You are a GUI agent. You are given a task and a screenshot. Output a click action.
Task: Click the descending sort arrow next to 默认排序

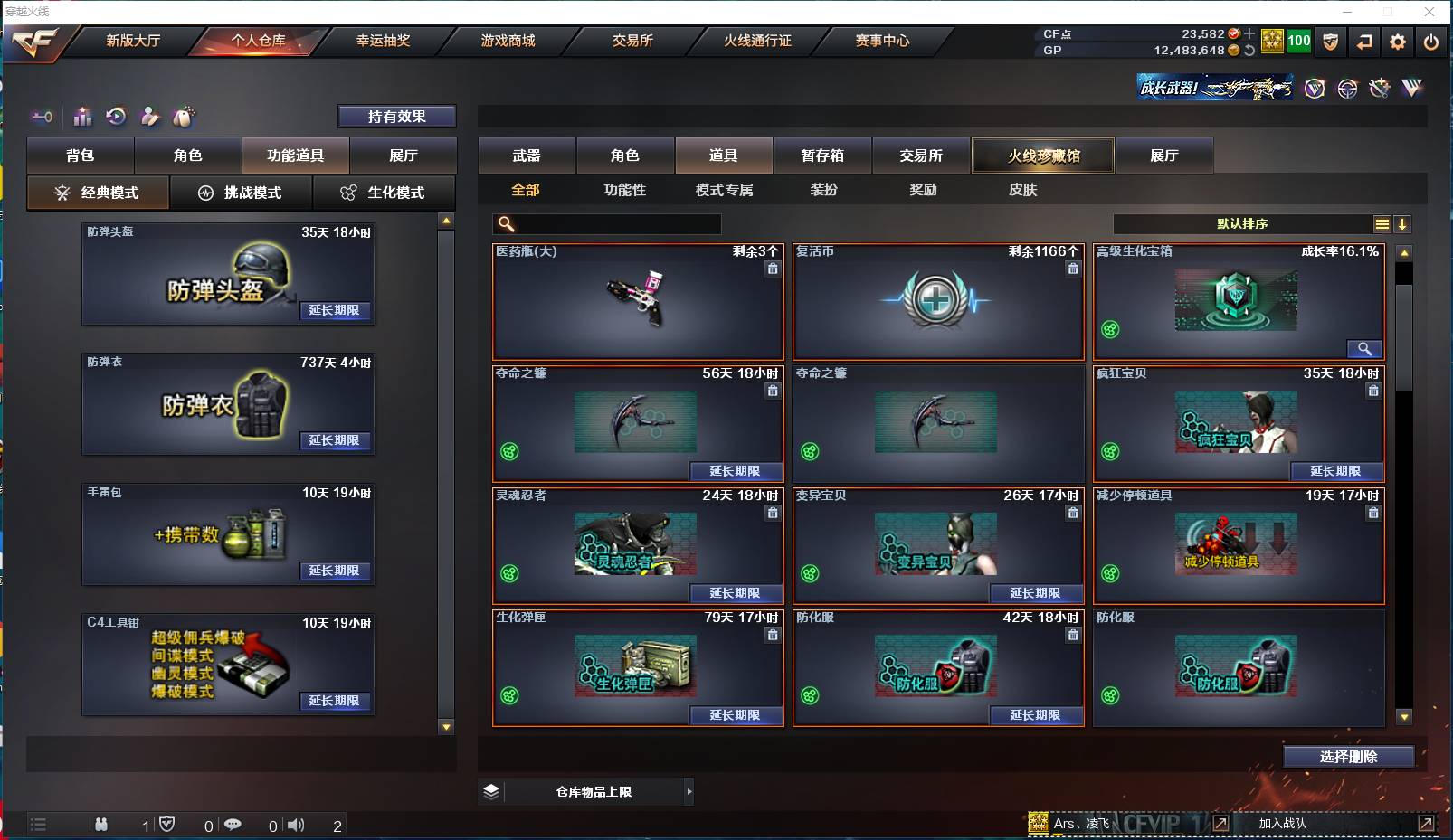click(1402, 223)
